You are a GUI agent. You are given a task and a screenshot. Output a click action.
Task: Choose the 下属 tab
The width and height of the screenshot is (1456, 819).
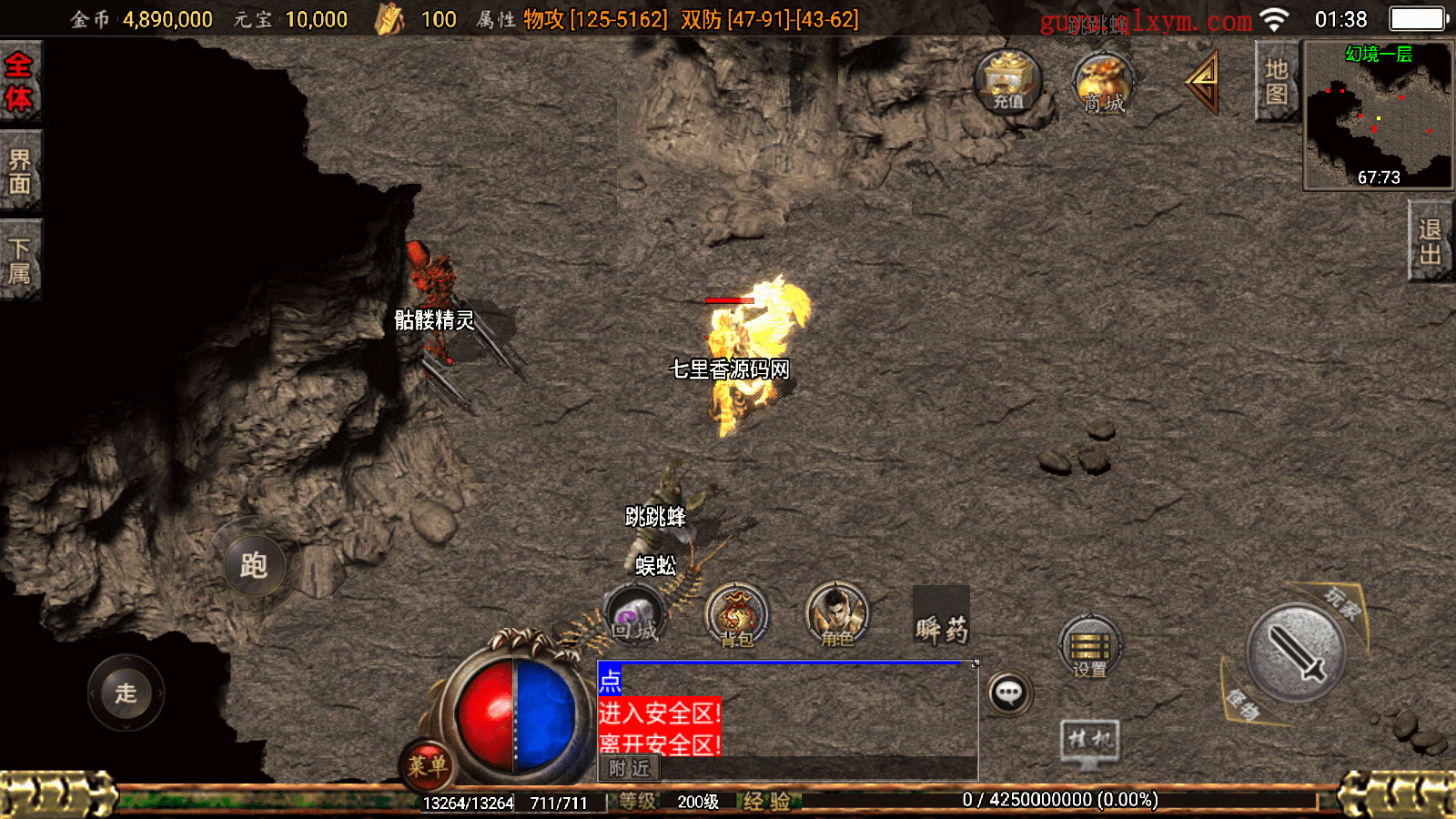coord(19,261)
